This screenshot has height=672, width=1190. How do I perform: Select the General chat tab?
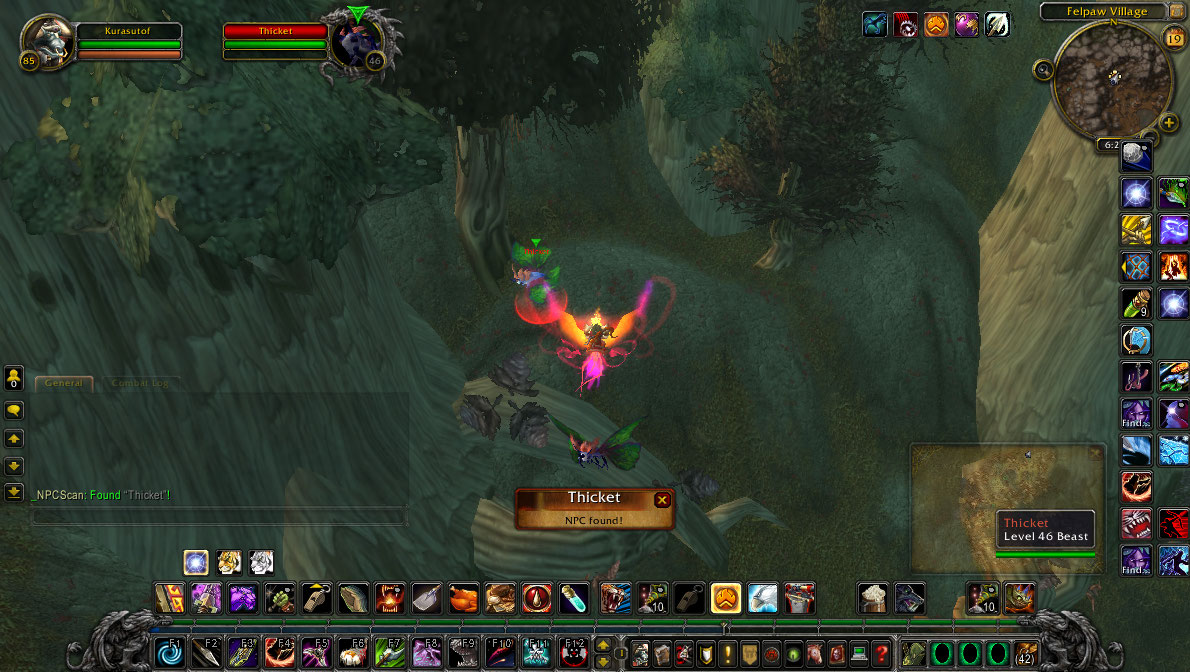click(x=64, y=383)
